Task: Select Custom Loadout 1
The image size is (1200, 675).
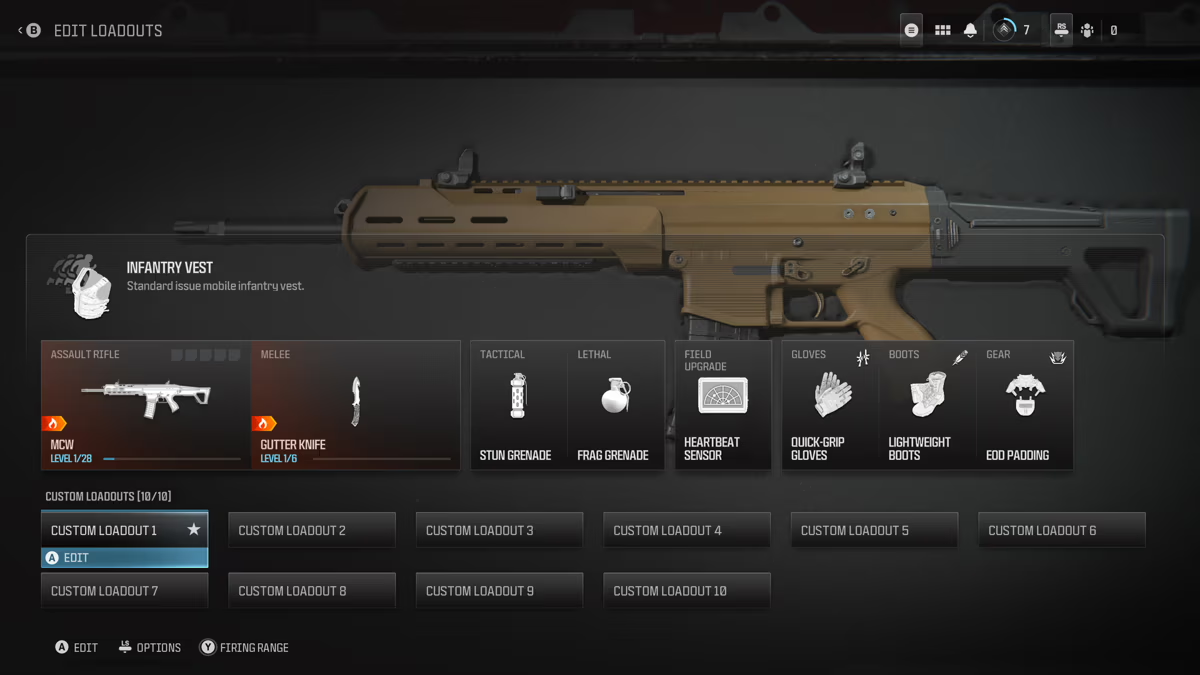Action: point(124,530)
